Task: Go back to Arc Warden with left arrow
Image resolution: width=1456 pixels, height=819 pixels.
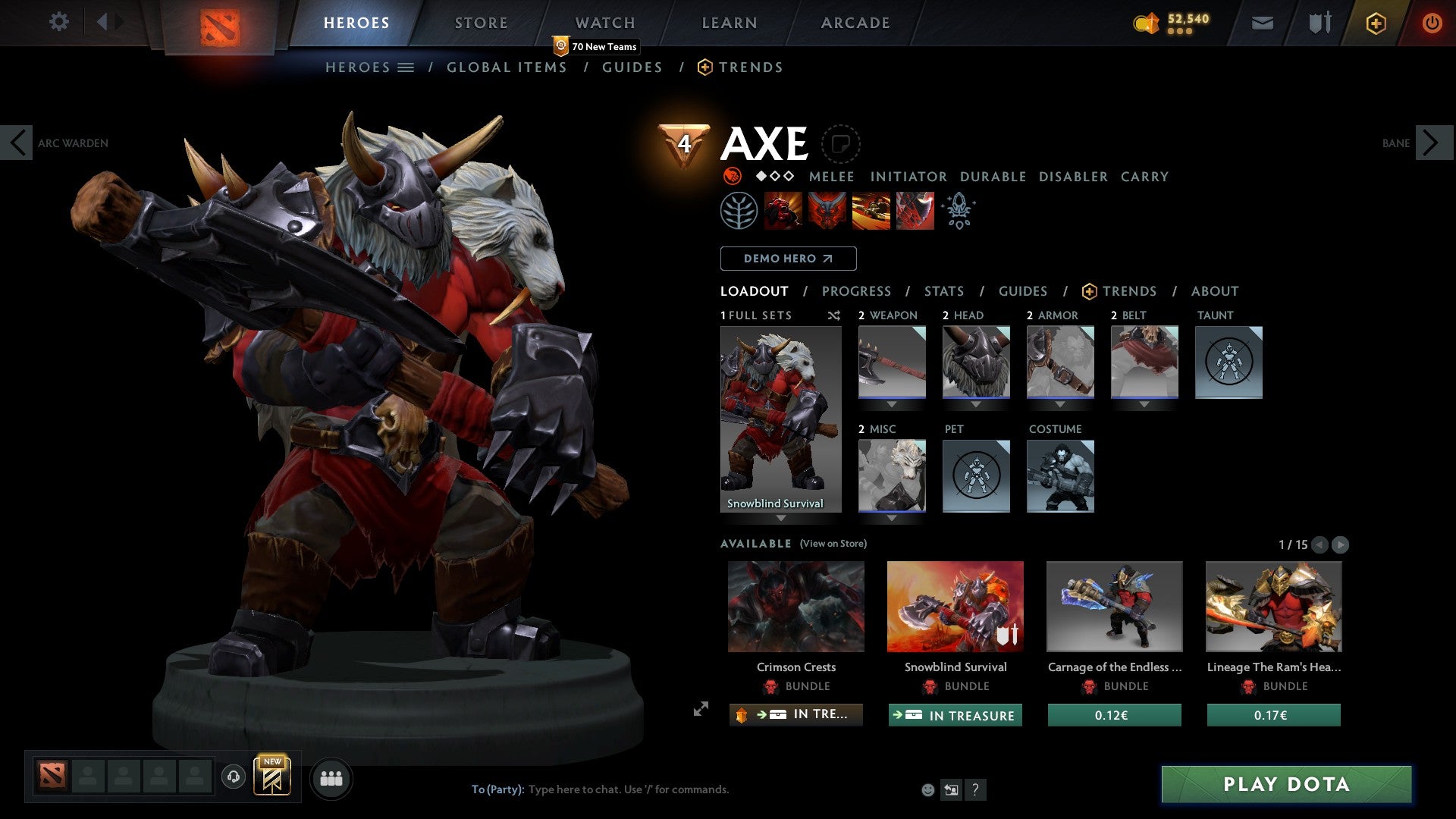Action: [x=18, y=142]
